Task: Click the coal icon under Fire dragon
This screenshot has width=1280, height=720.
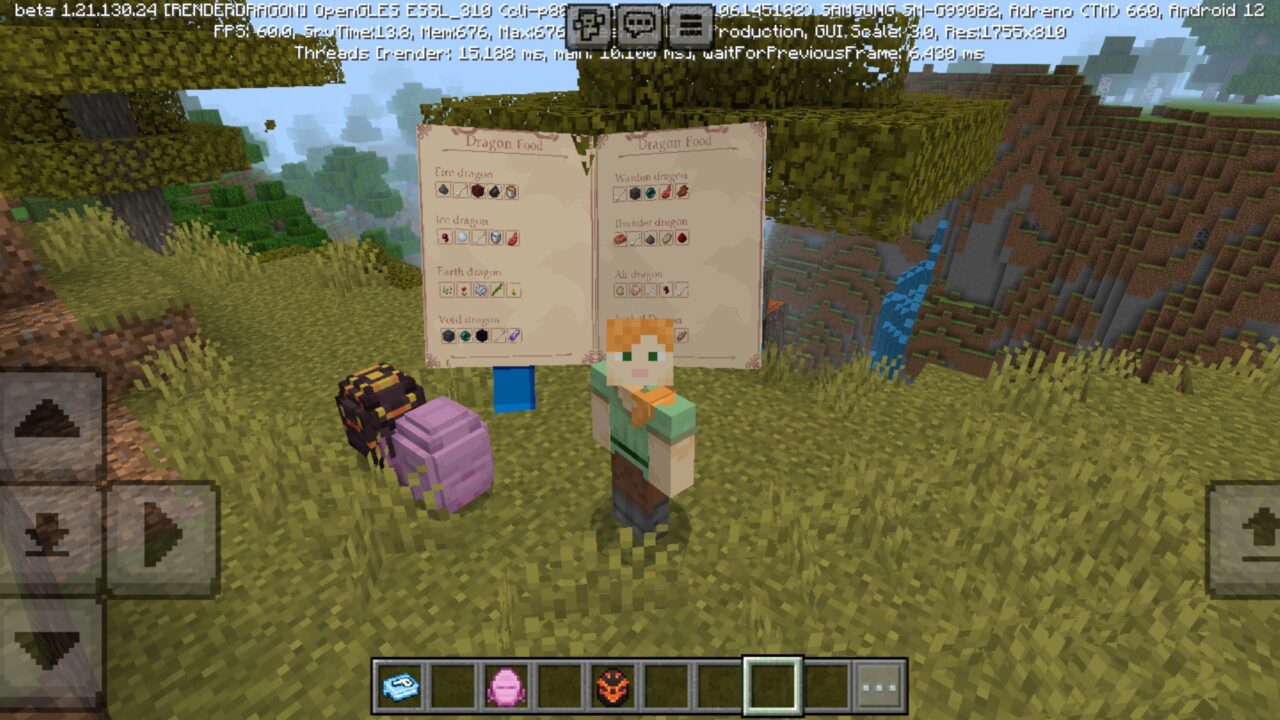Action: point(443,190)
